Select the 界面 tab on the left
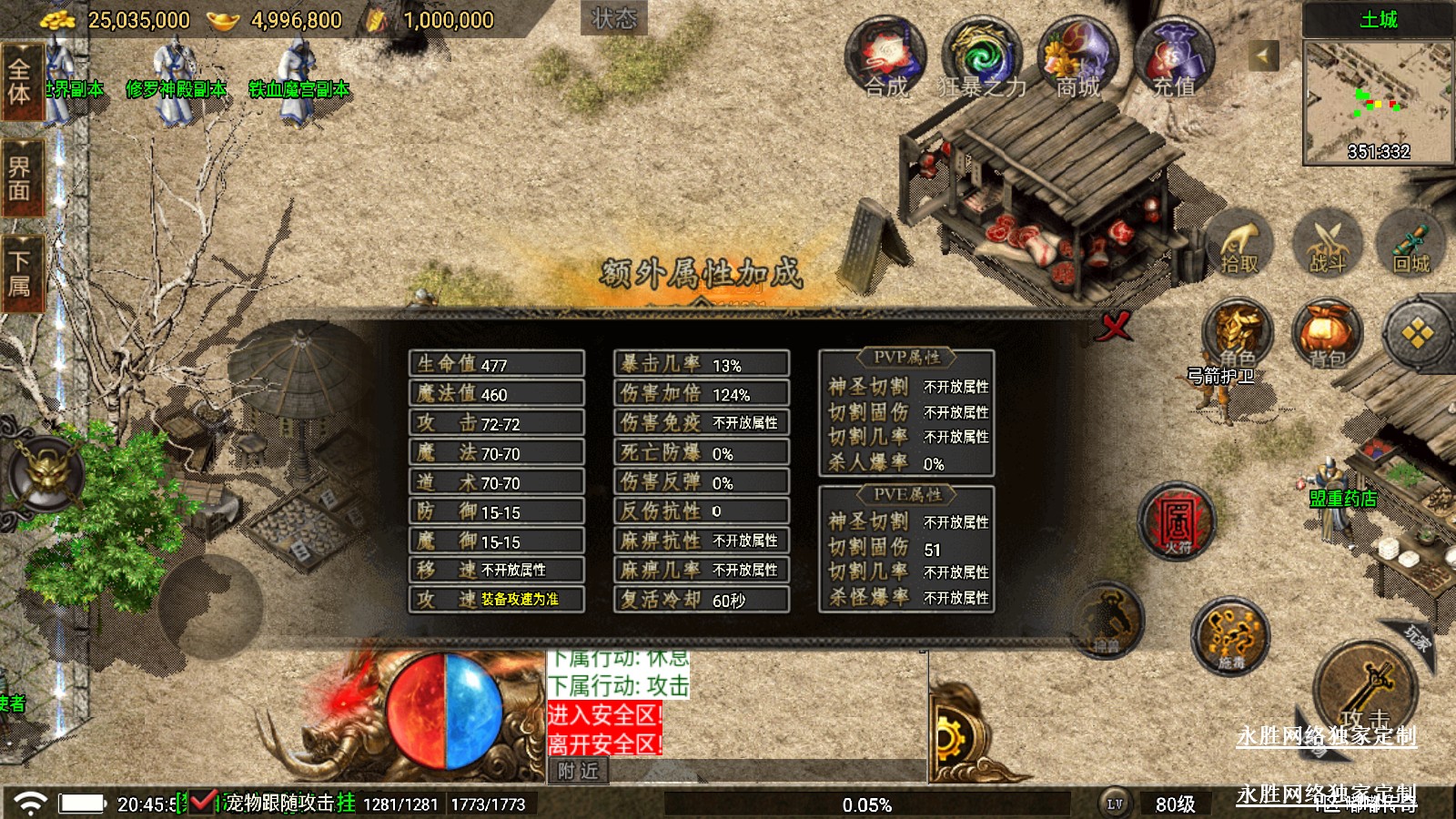Screen dimensions: 1456x819 click(x=21, y=177)
